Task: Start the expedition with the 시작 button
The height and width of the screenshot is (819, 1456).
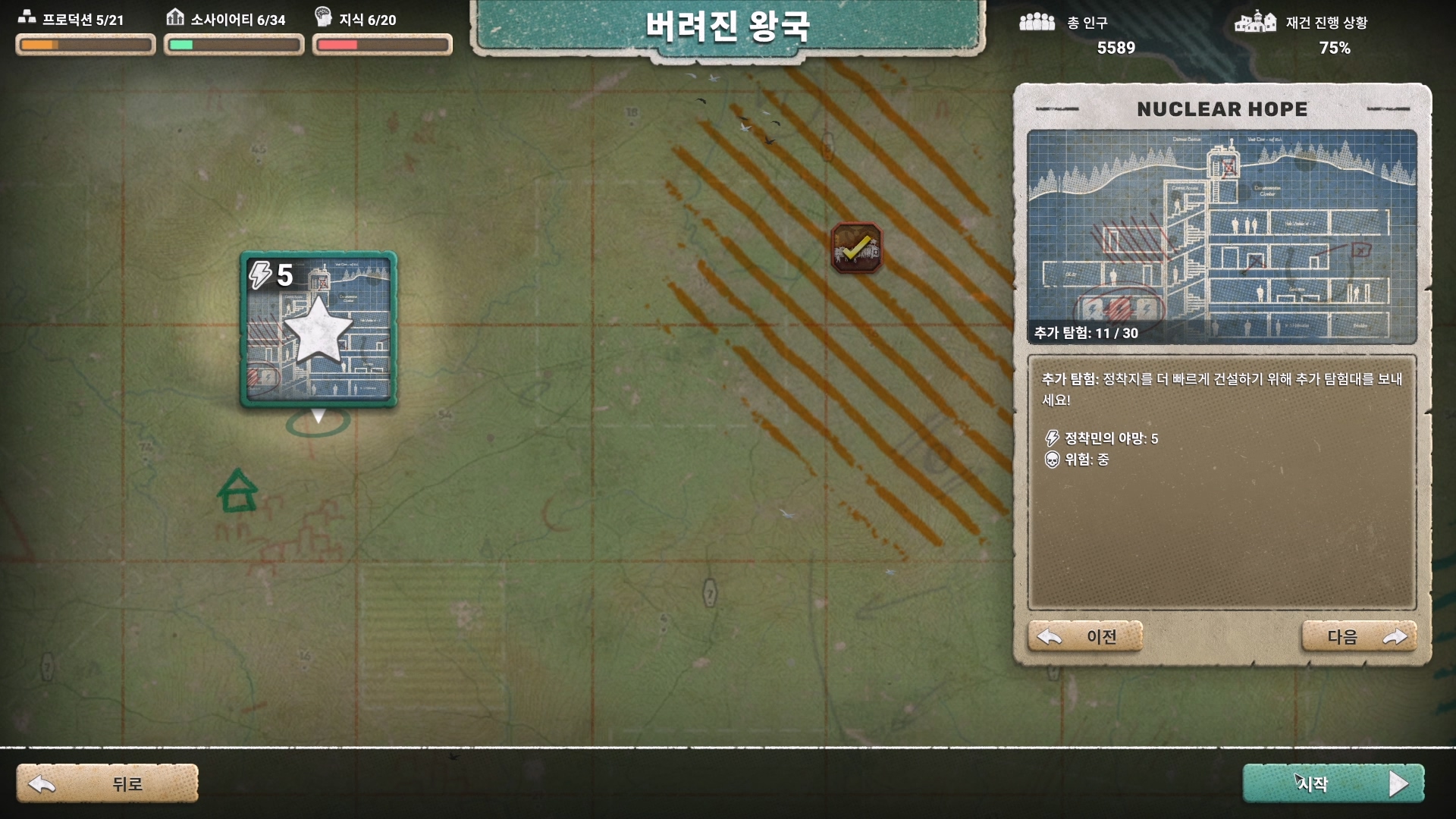Action: 1333,783
